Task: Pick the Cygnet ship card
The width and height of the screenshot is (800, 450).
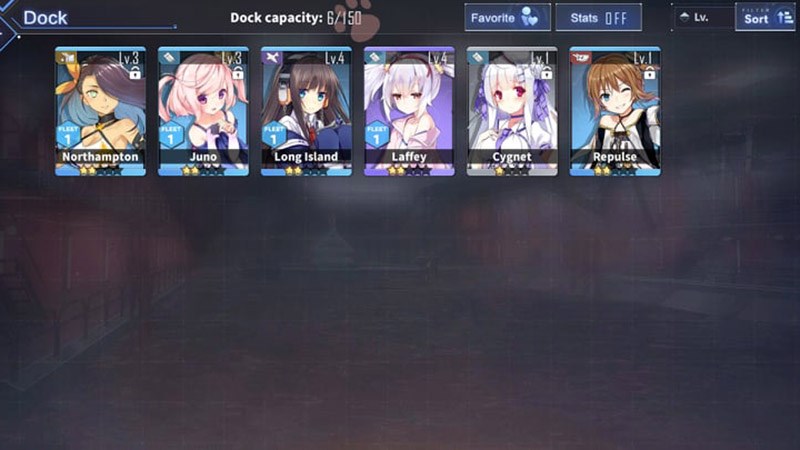Action: pos(512,111)
